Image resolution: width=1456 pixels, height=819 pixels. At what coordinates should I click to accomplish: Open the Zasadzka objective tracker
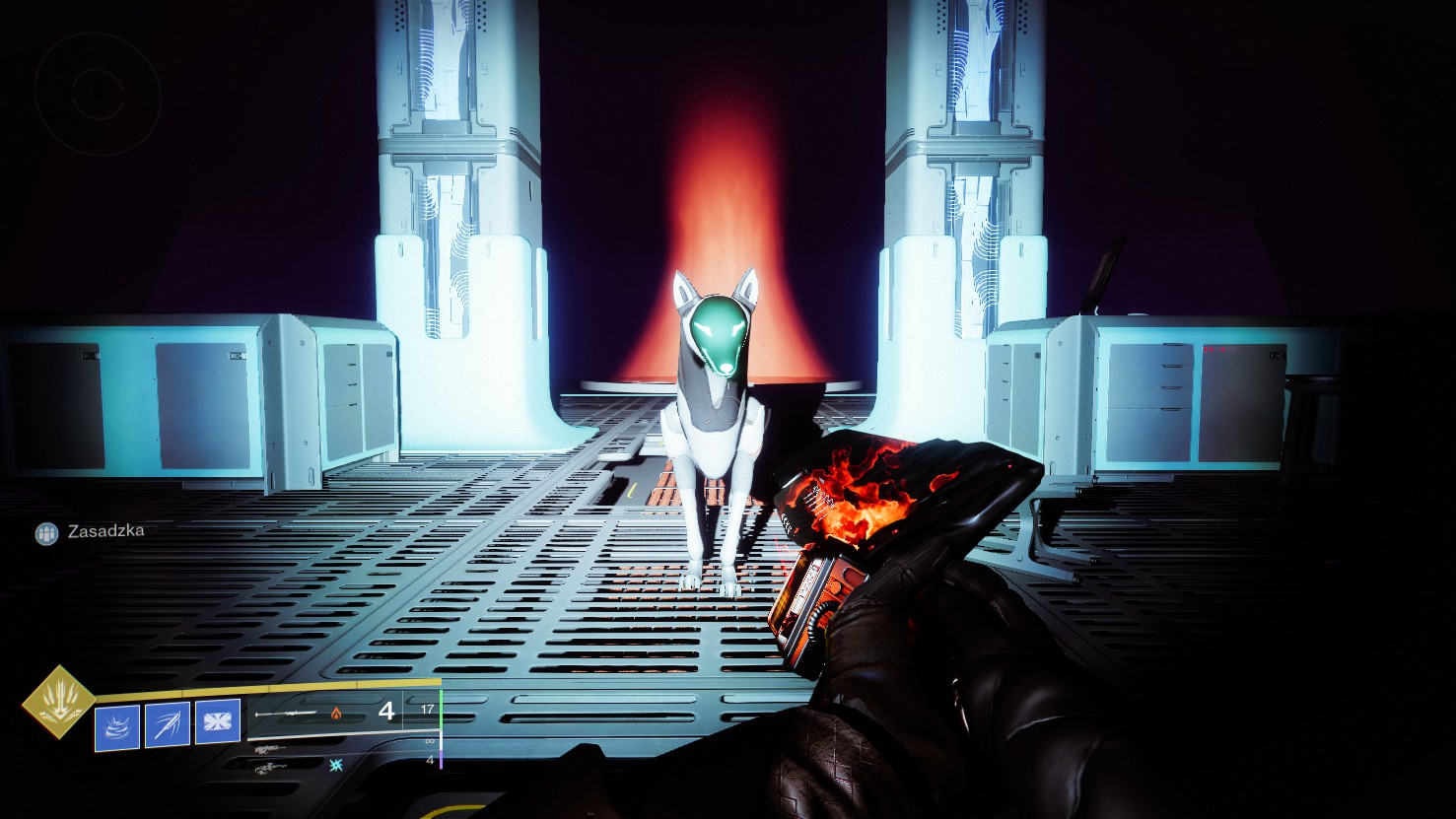pyautogui.click(x=91, y=532)
